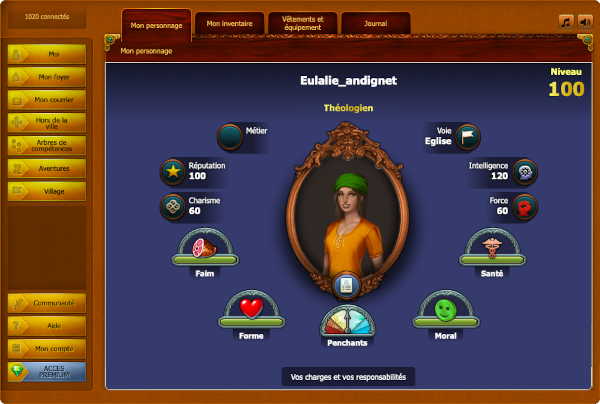Open Vos charges et vos responsabilités
The width and height of the screenshot is (600, 404).
click(347, 377)
